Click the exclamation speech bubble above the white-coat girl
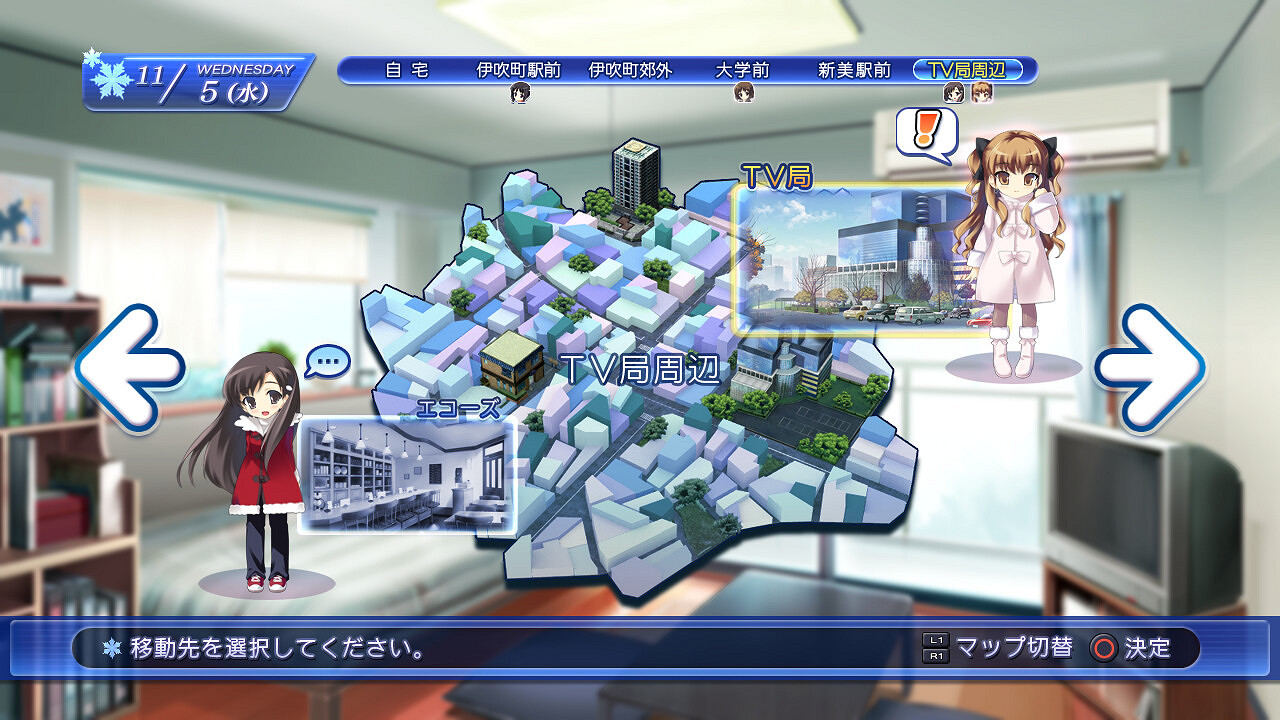Image resolution: width=1280 pixels, height=720 pixels. (925, 130)
